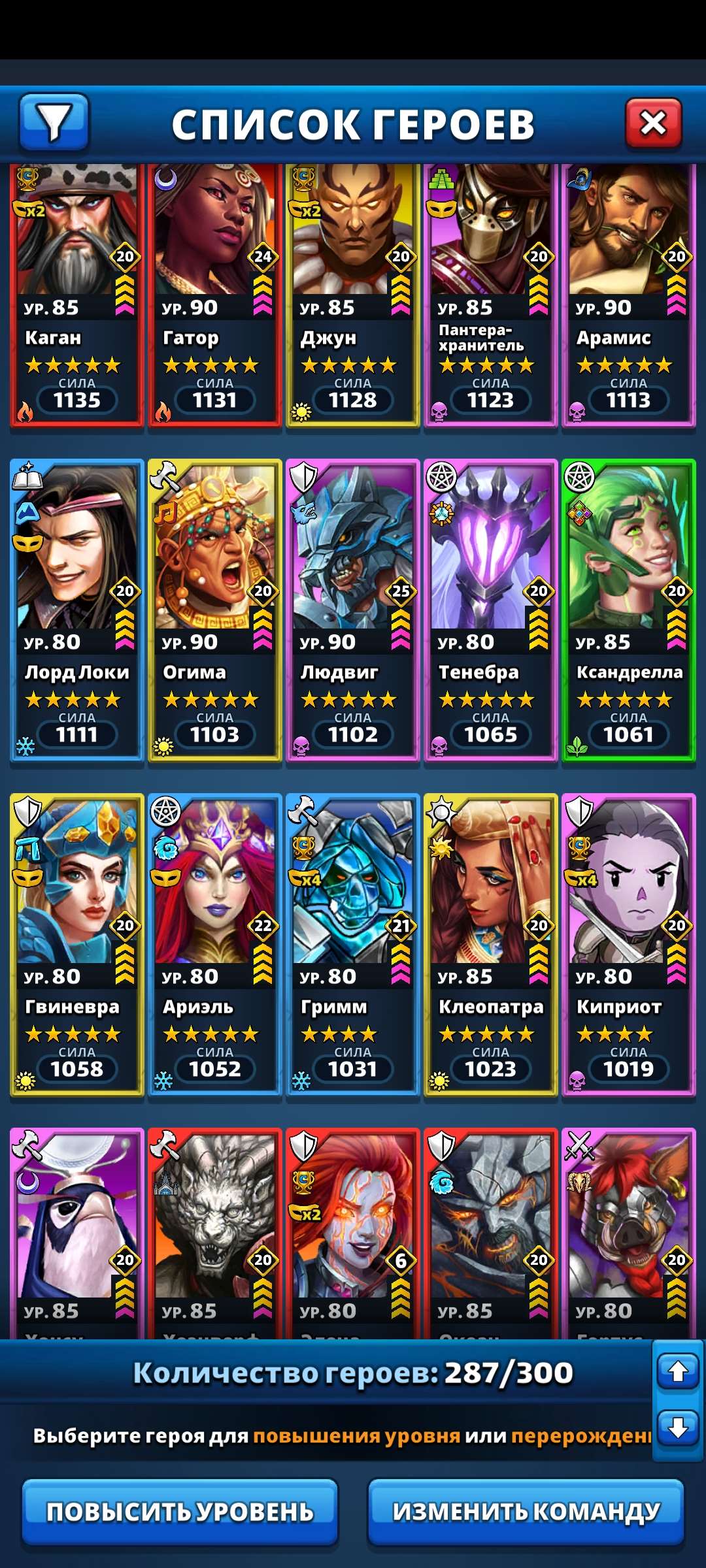Open the hero filter menu
This screenshot has width=706, height=1568.
click(x=54, y=122)
